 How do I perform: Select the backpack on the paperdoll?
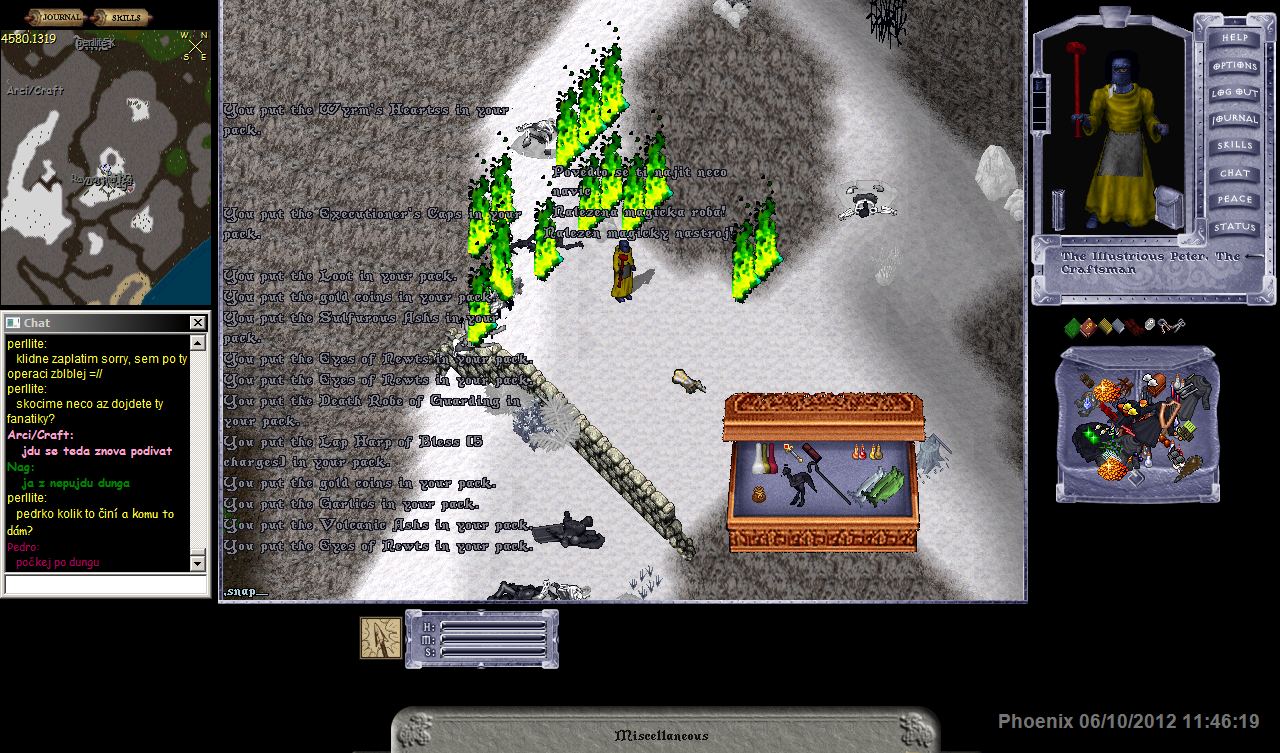1169,207
